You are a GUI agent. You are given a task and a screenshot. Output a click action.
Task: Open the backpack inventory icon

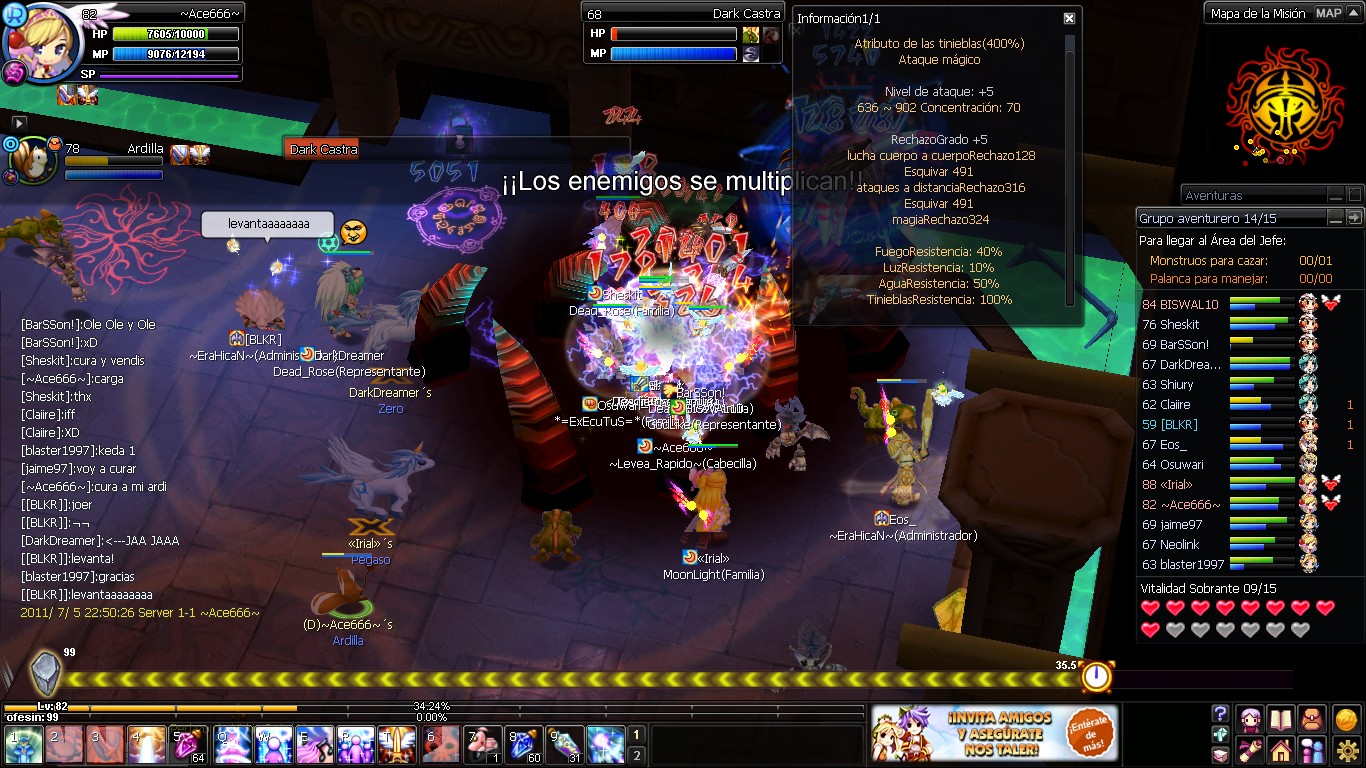(1312, 718)
